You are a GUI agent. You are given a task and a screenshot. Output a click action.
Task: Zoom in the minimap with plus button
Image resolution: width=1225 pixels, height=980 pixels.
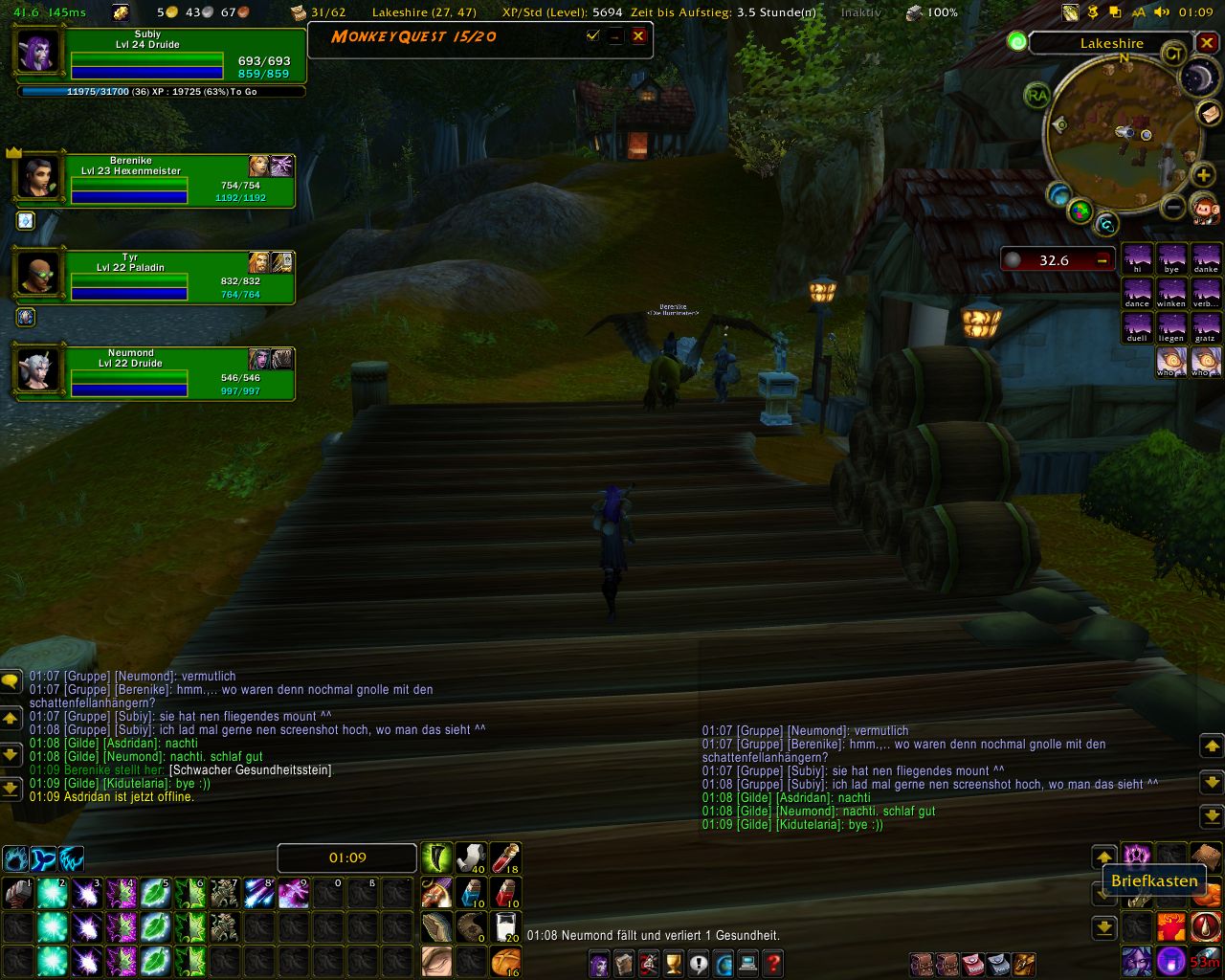point(1203,177)
